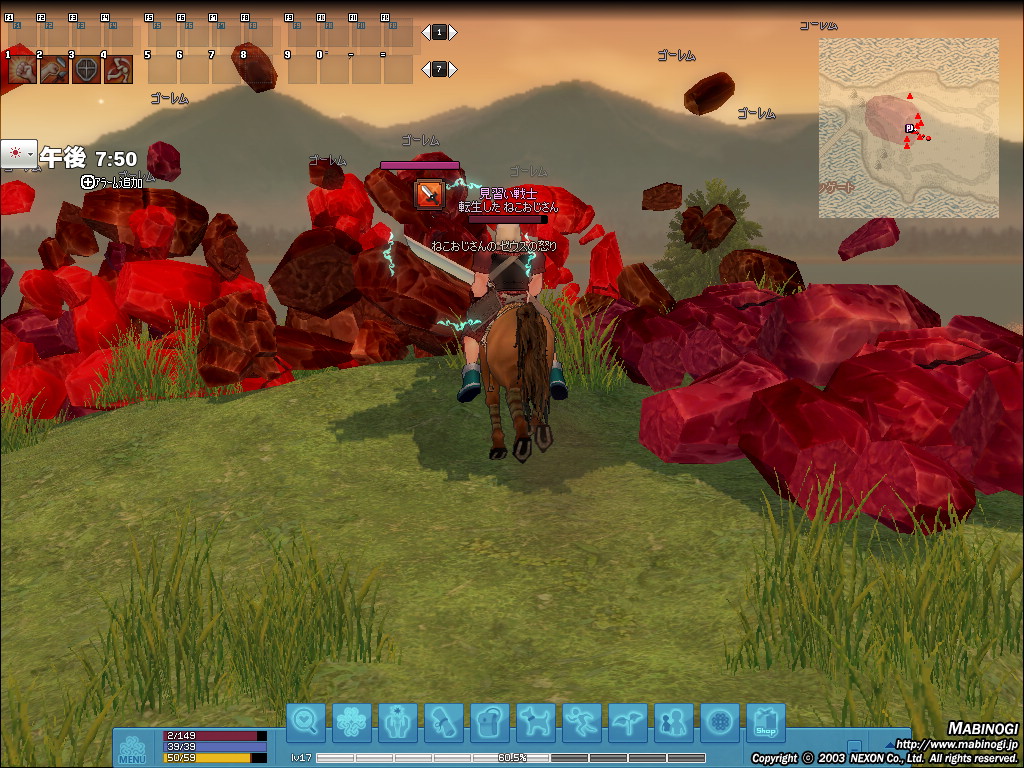Use the hammer-arm skill in slot 2
The width and height of the screenshot is (1024, 768).
(55, 70)
